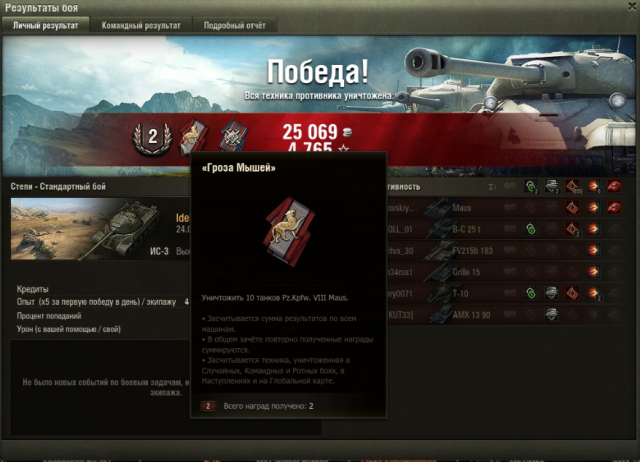Click the green spotting icon on B-C 25 t row
The width and height of the screenshot is (640, 462).
click(531, 229)
